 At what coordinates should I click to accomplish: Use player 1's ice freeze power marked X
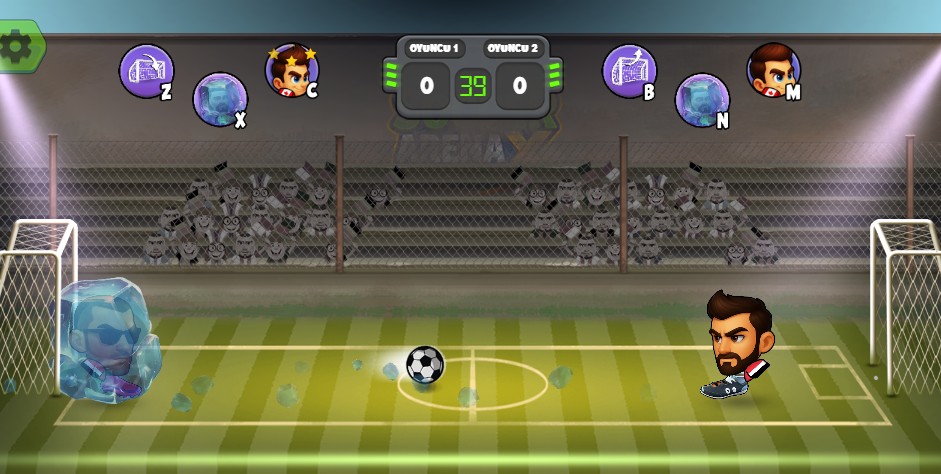point(219,99)
